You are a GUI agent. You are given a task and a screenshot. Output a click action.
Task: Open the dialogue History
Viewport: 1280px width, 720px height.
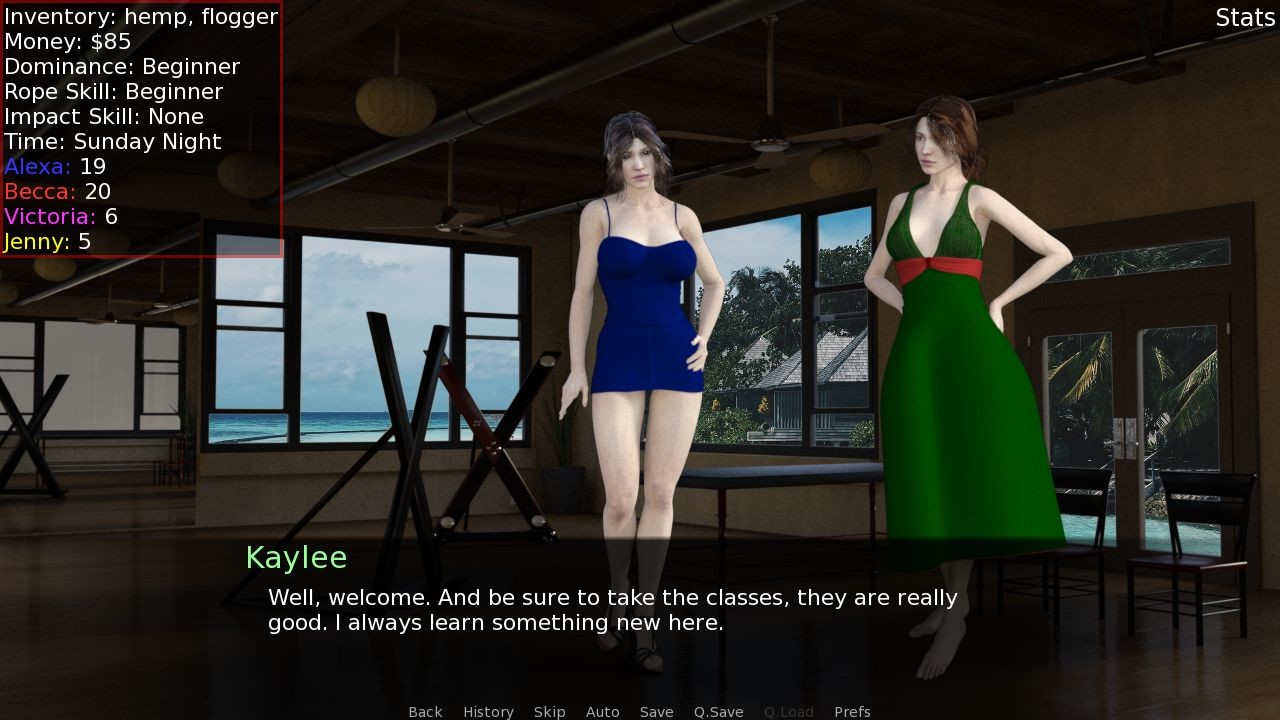488,711
